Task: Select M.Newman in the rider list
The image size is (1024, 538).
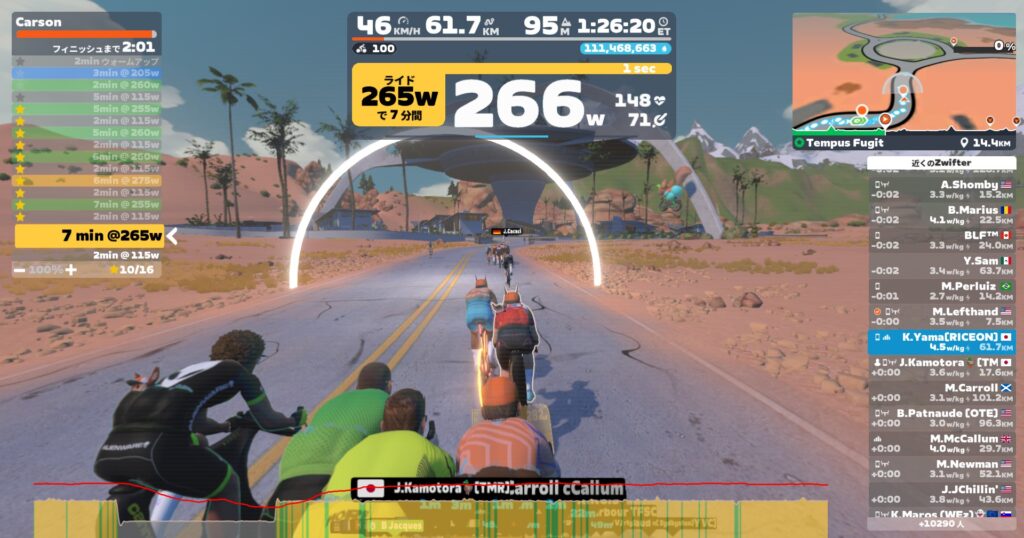Action: pyautogui.click(x=941, y=469)
